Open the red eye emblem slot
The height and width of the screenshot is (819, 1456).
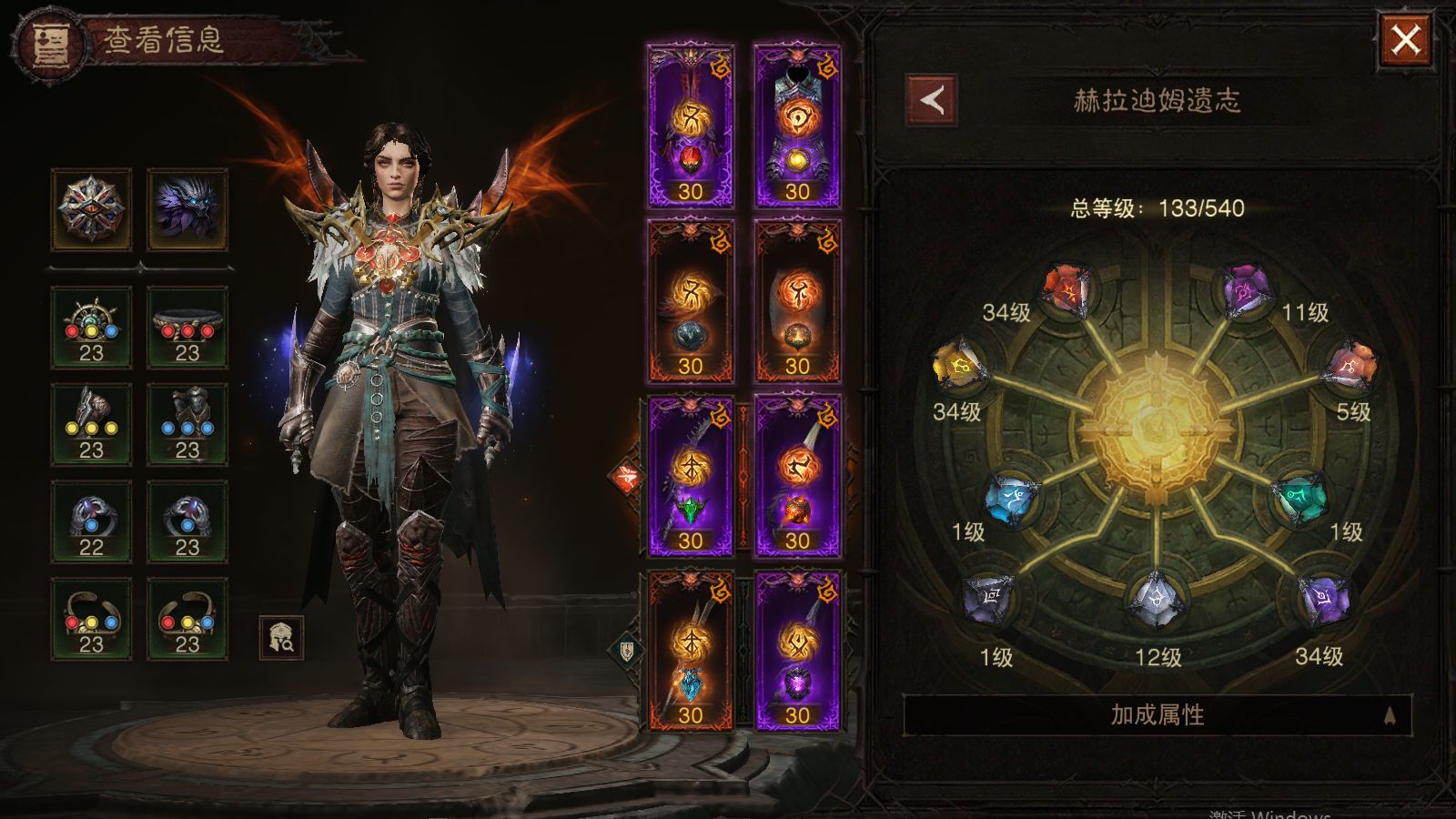tap(91, 209)
